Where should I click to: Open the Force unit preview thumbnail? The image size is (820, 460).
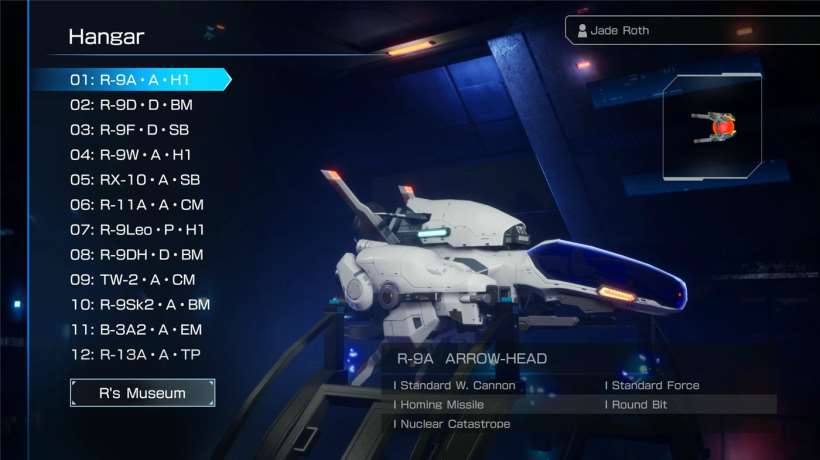click(x=711, y=127)
